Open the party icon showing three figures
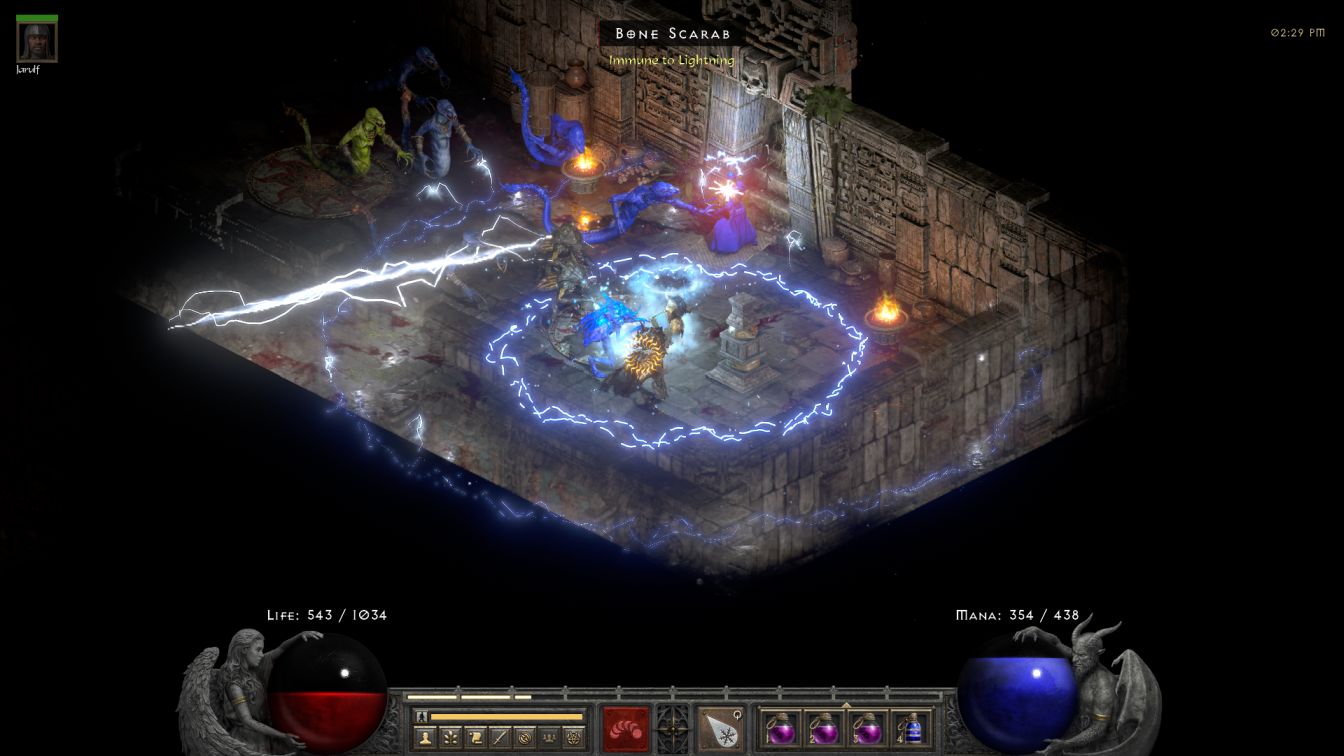The image size is (1344, 756). click(547, 738)
